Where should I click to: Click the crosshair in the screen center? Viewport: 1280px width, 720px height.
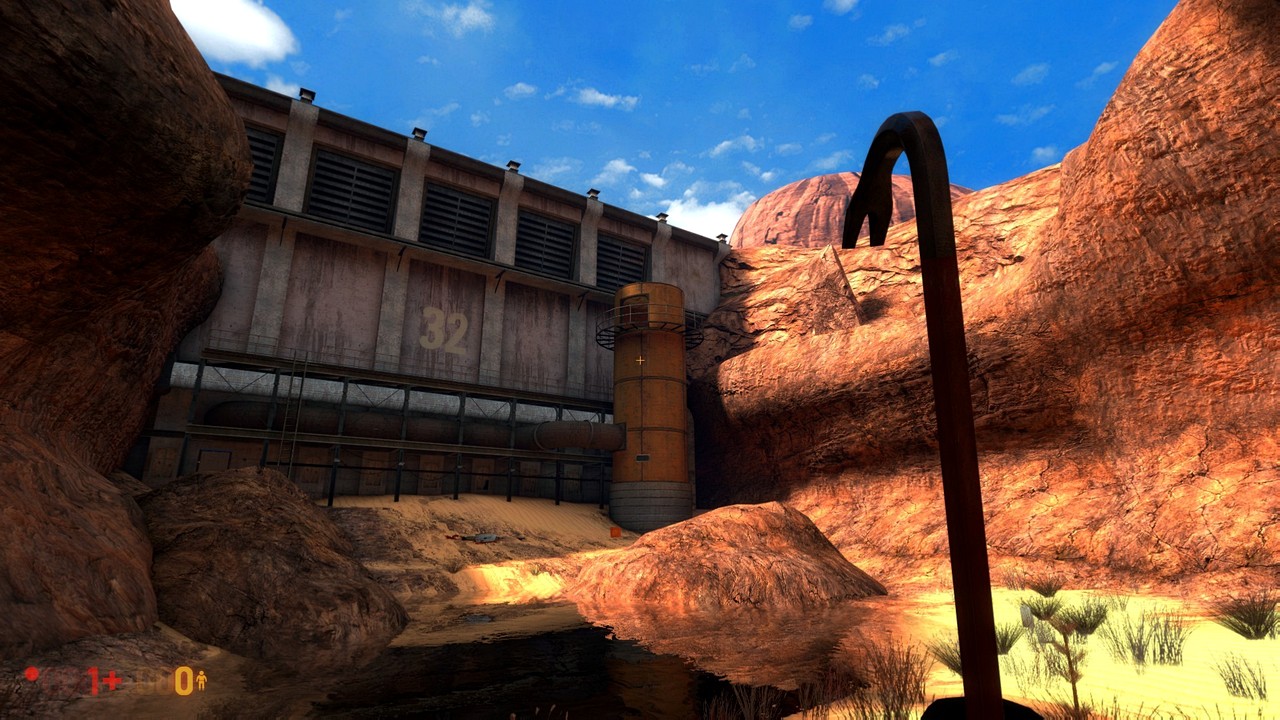[x=640, y=358]
